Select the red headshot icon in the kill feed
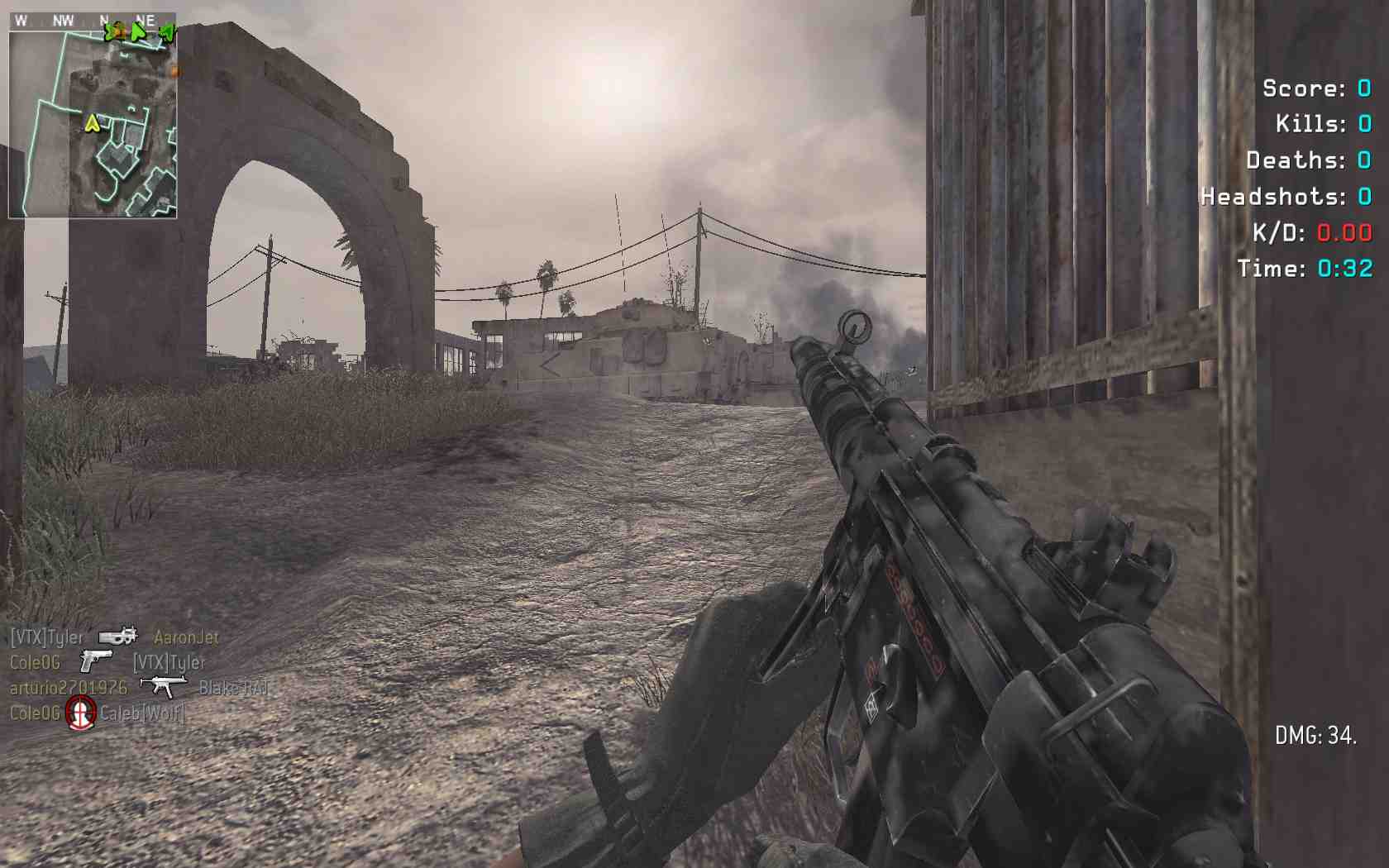The height and width of the screenshot is (868, 1389). tap(80, 713)
